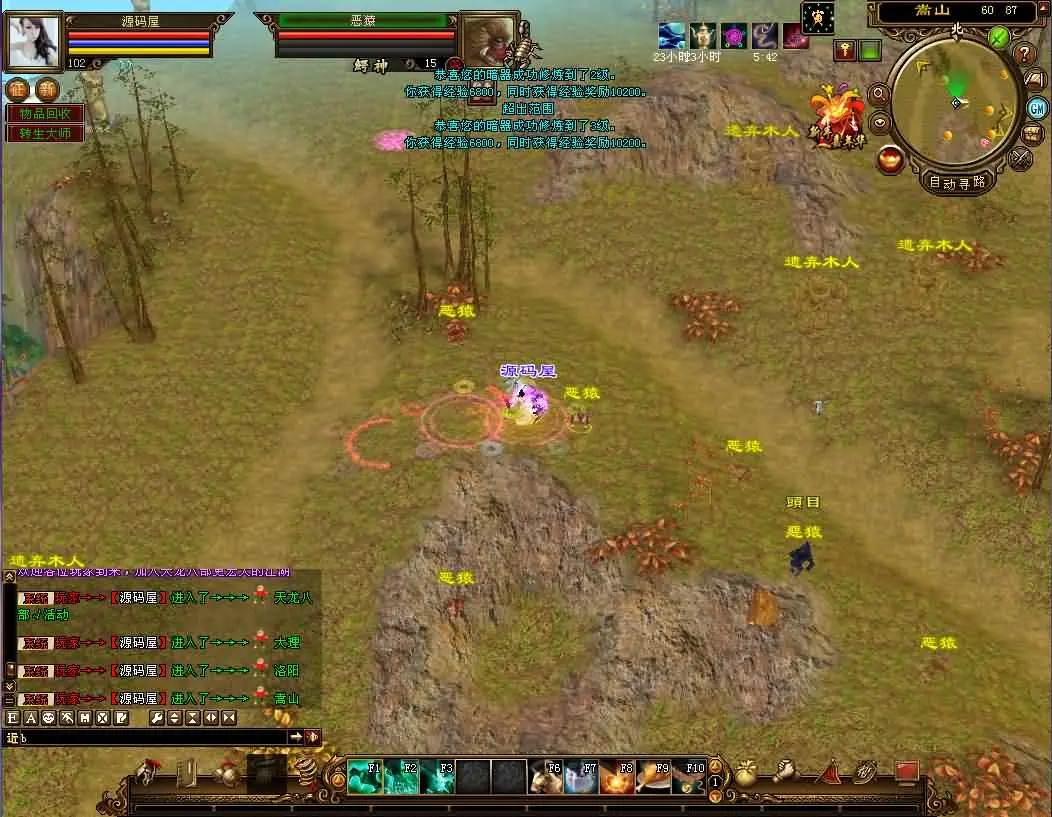1052x817 pixels.
Task: Click the round 新 button under portrait
Action: [x=46, y=89]
